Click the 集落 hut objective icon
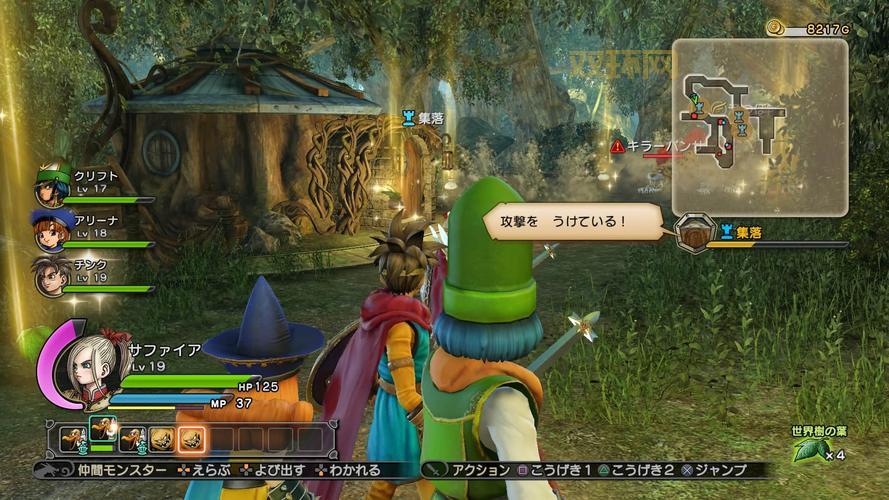Viewport: 889px width, 500px height. click(x=691, y=233)
